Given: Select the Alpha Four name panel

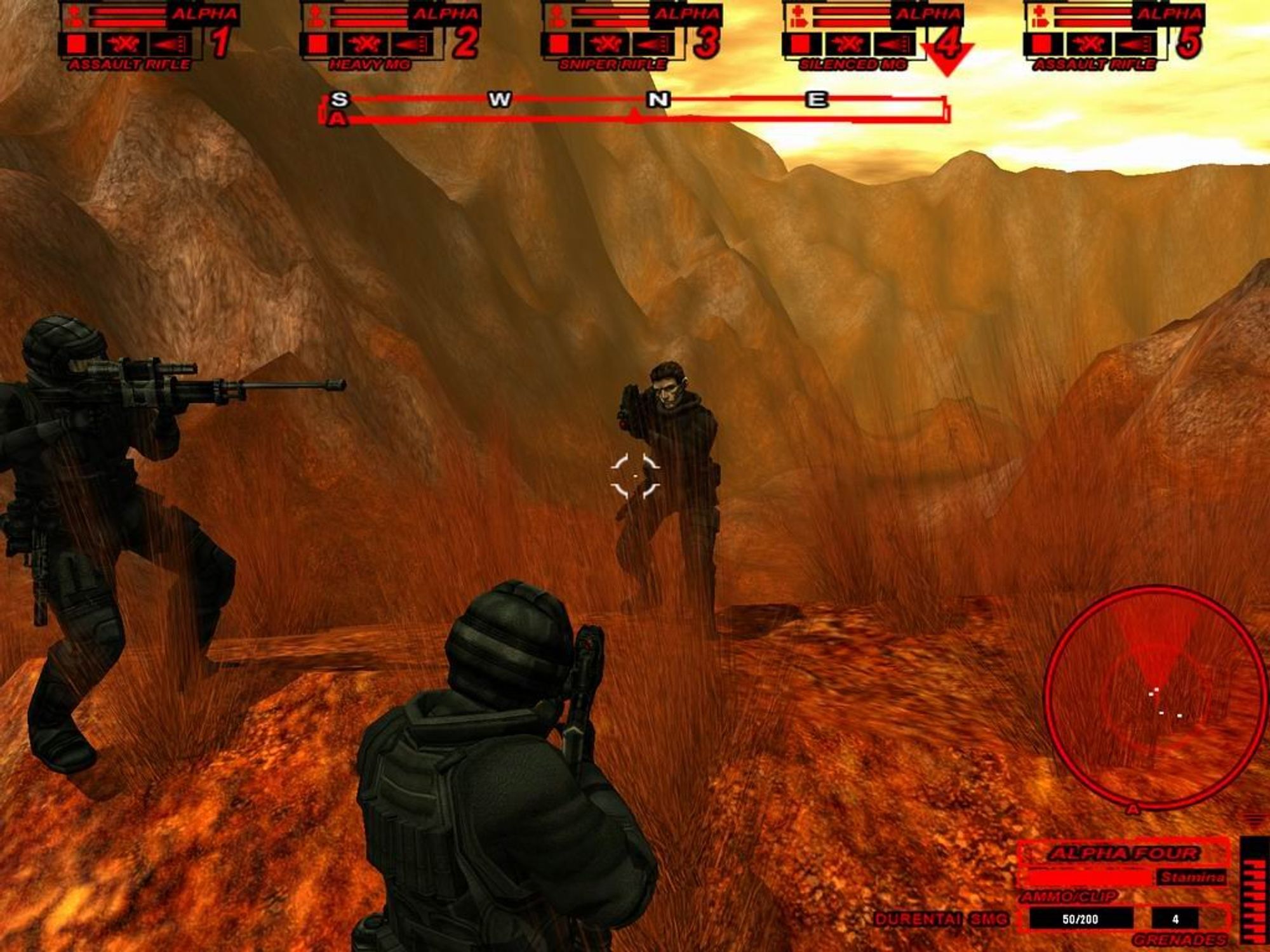Looking at the screenshot, I should (1123, 853).
